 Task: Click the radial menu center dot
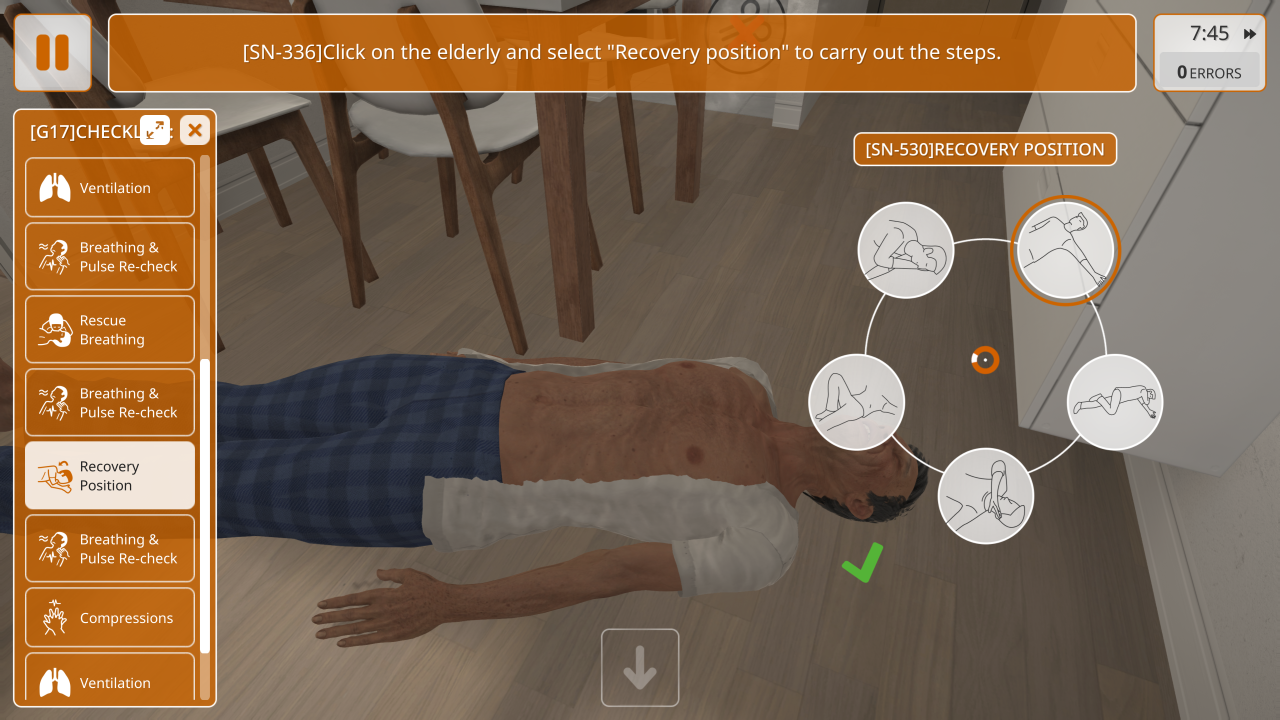tap(985, 359)
